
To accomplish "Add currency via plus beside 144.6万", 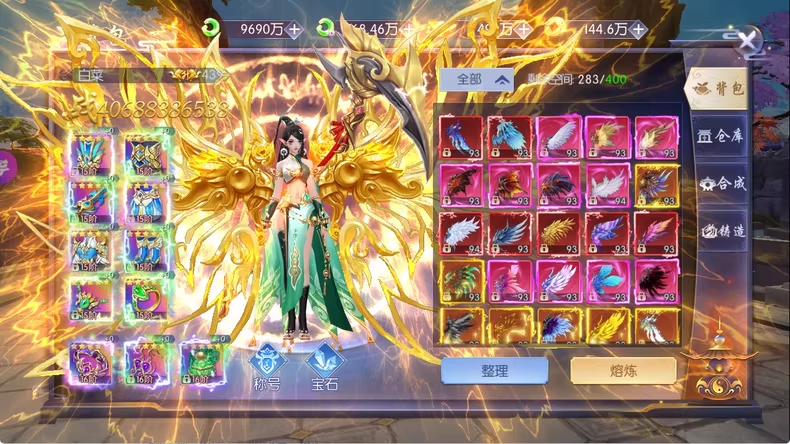I will point(638,30).
